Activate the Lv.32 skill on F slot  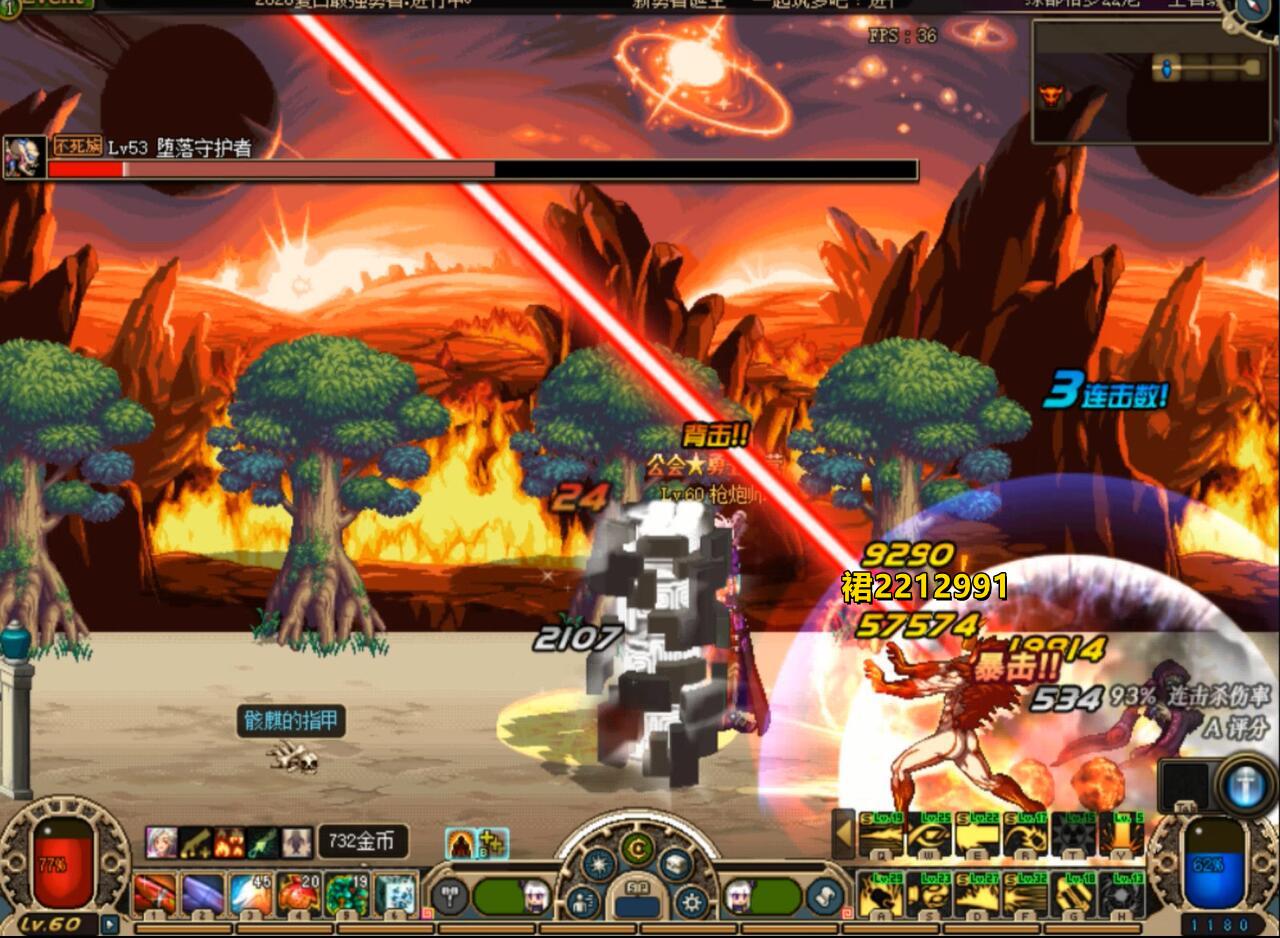(x=1025, y=894)
